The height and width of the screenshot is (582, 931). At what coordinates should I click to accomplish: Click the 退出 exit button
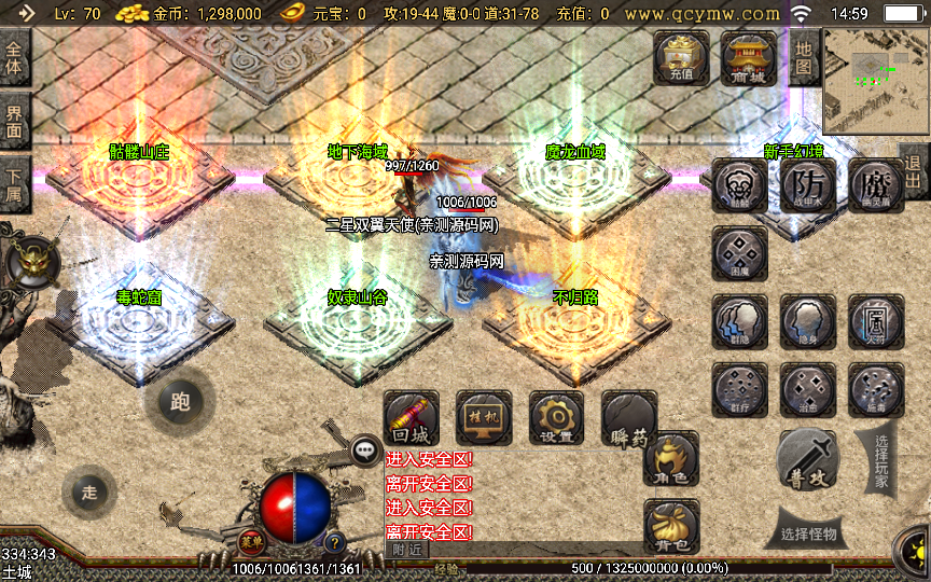click(x=913, y=172)
